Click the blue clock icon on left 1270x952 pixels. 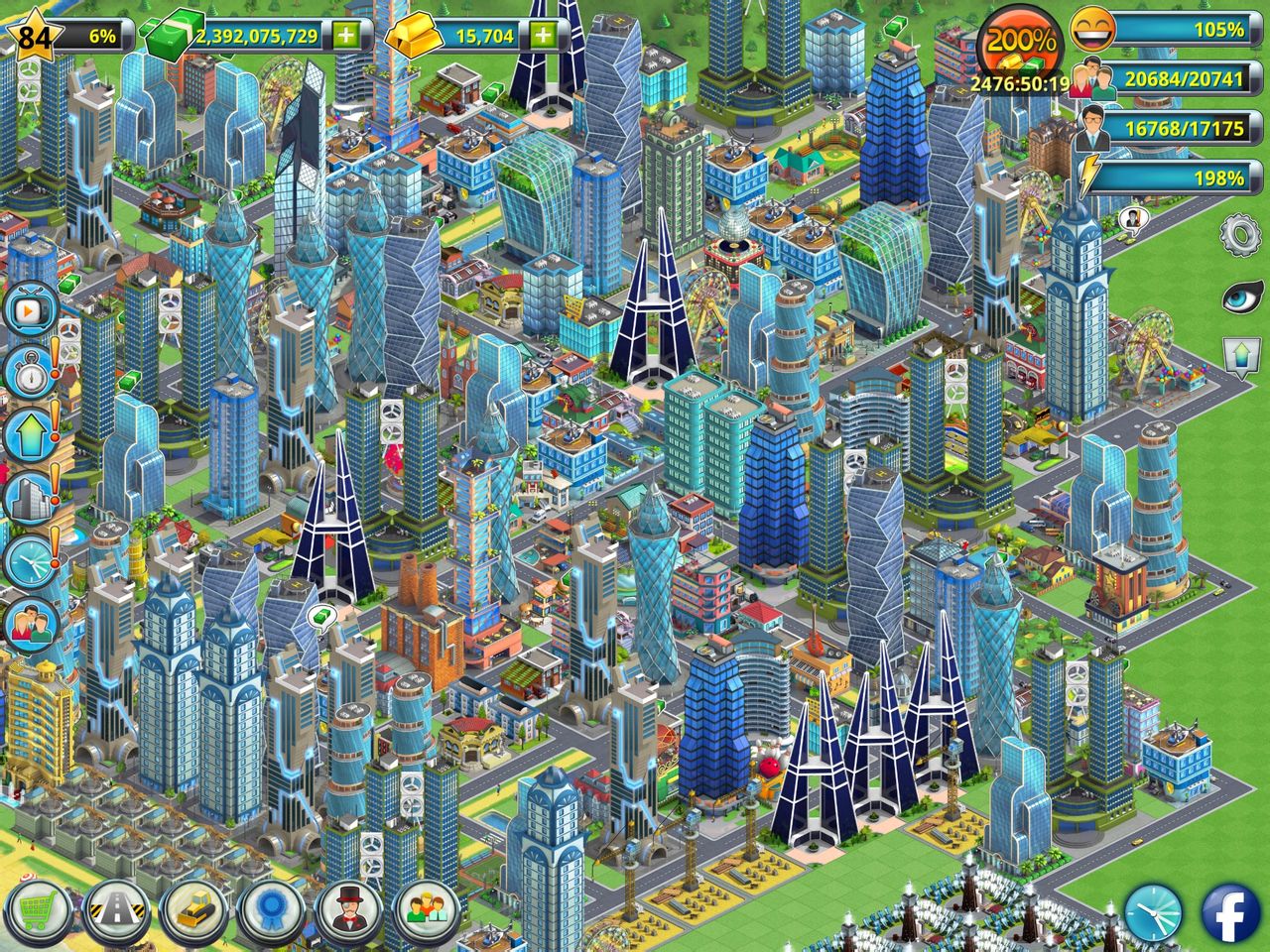29,562
